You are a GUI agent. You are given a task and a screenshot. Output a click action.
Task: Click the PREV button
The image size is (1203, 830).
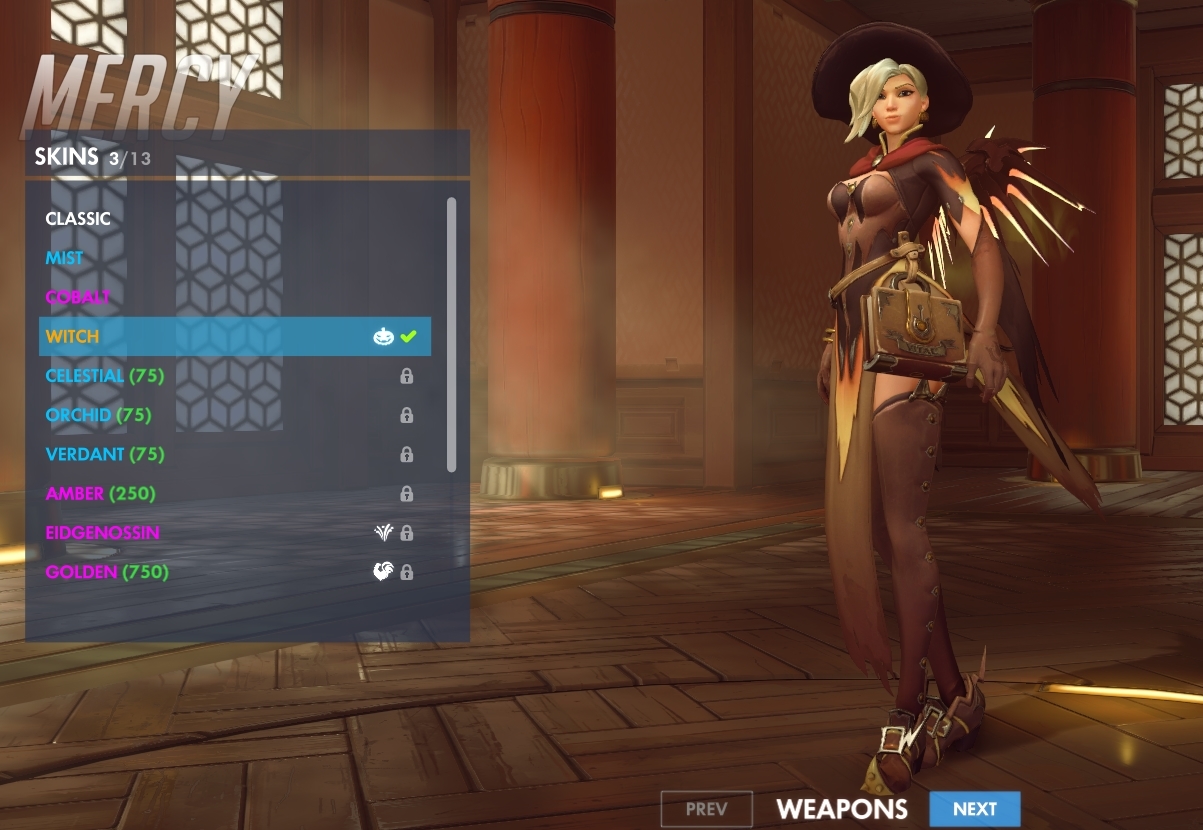coord(707,809)
